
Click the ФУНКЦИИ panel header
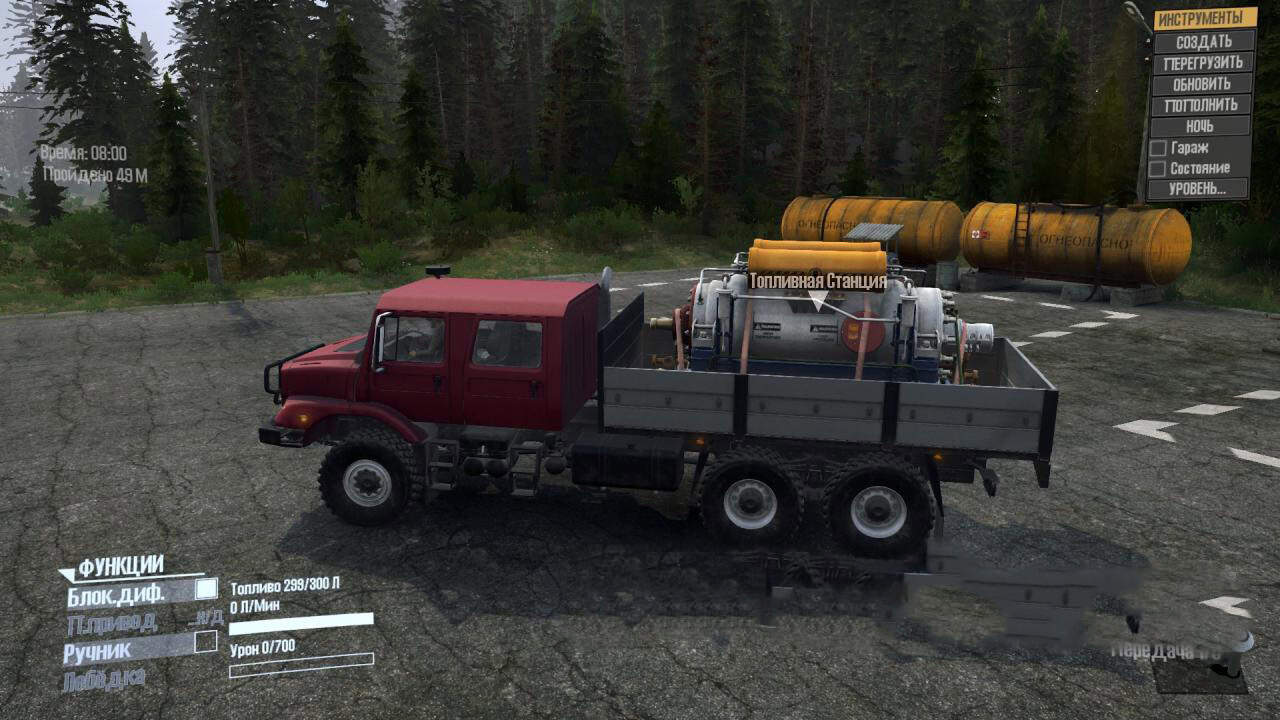pyautogui.click(x=120, y=567)
